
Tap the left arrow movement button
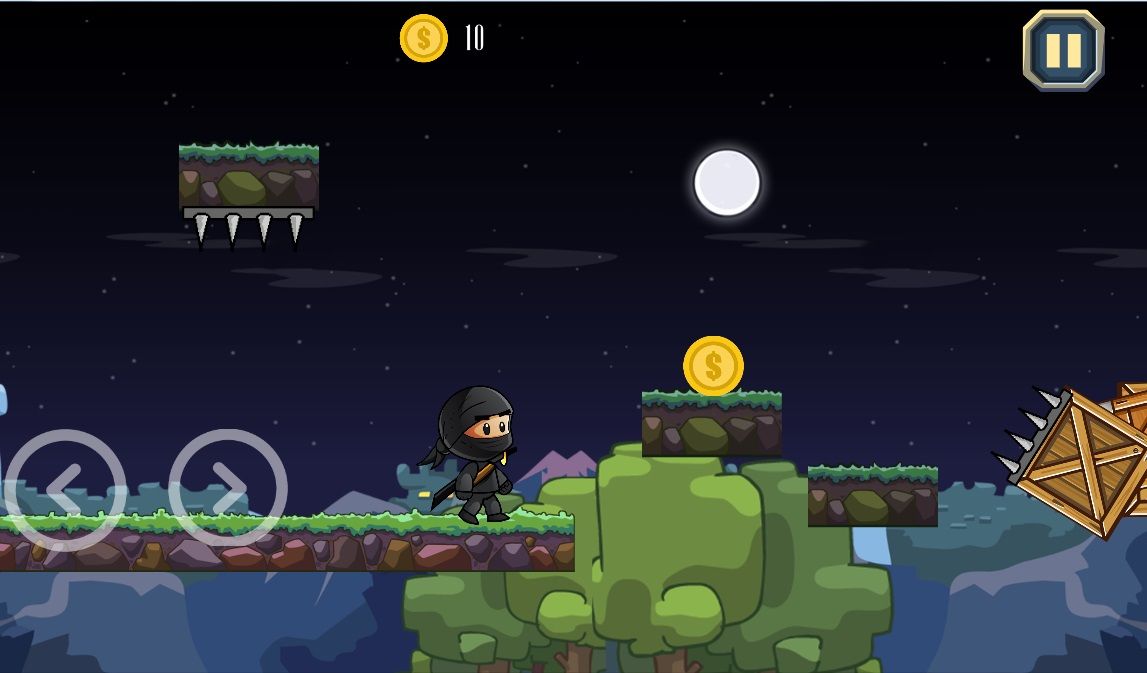[x=66, y=489]
